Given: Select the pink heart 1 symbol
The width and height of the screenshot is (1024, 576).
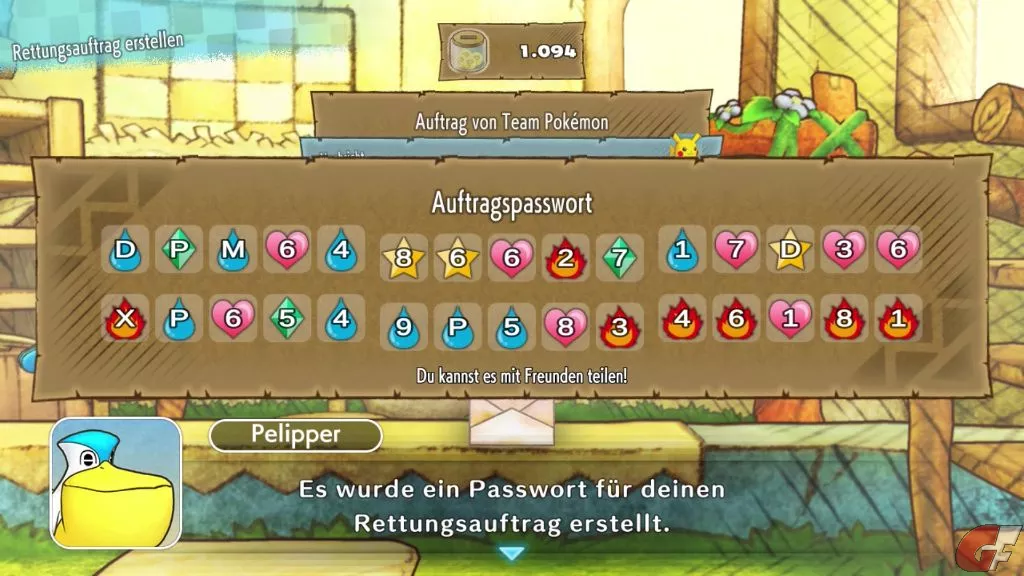Looking at the screenshot, I should coord(790,319).
